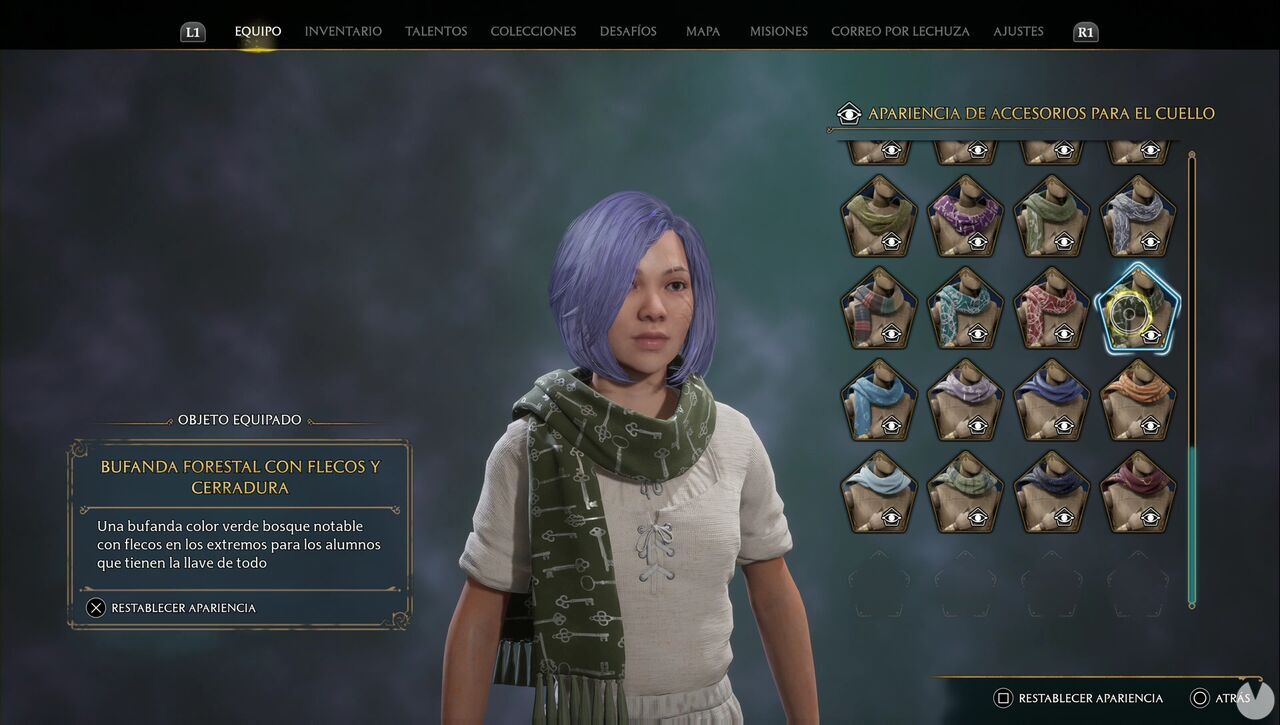1280x725 pixels.
Task: Open the AJUSTES menu
Action: (1018, 31)
